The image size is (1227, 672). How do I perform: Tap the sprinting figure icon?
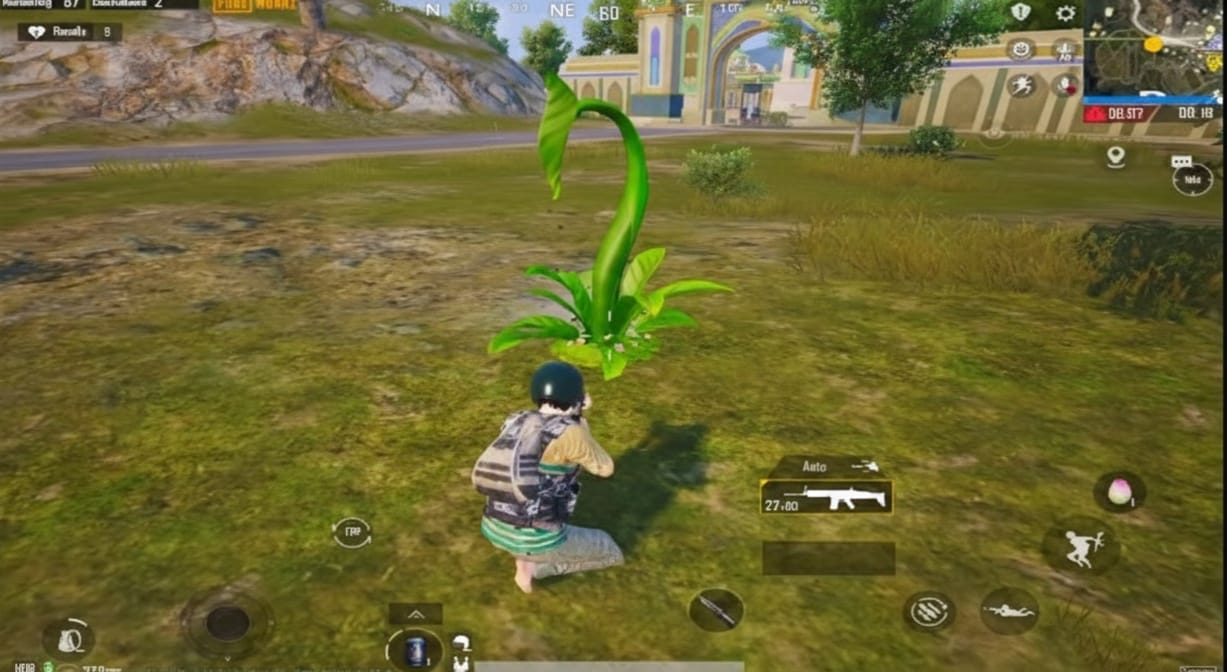[x=1021, y=86]
